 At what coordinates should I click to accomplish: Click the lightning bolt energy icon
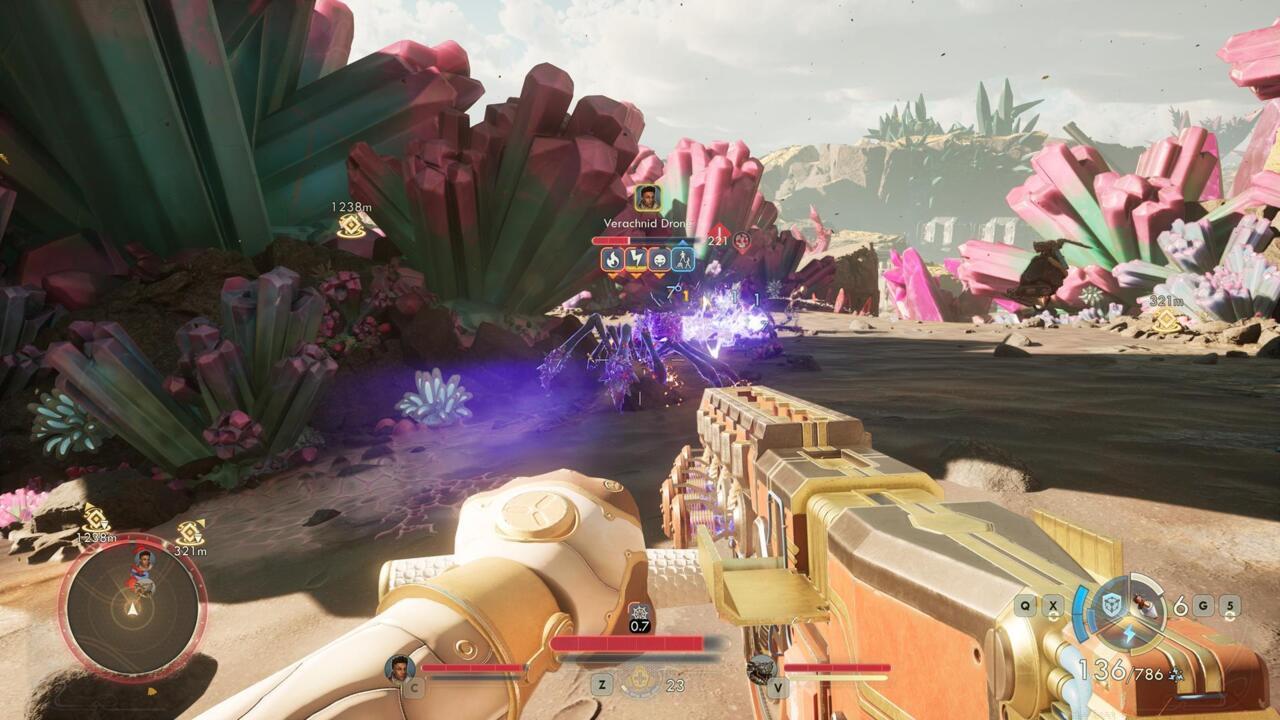click(x=1128, y=632)
